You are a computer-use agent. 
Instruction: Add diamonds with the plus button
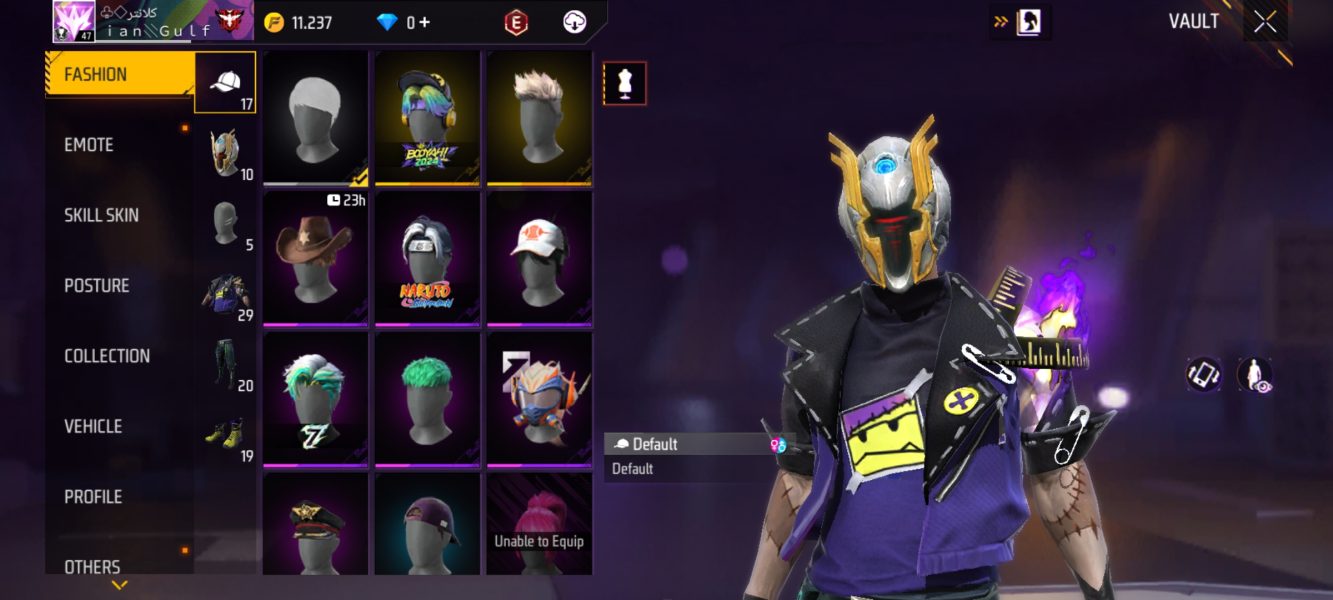pyautogui.click(x=425, y=22)
